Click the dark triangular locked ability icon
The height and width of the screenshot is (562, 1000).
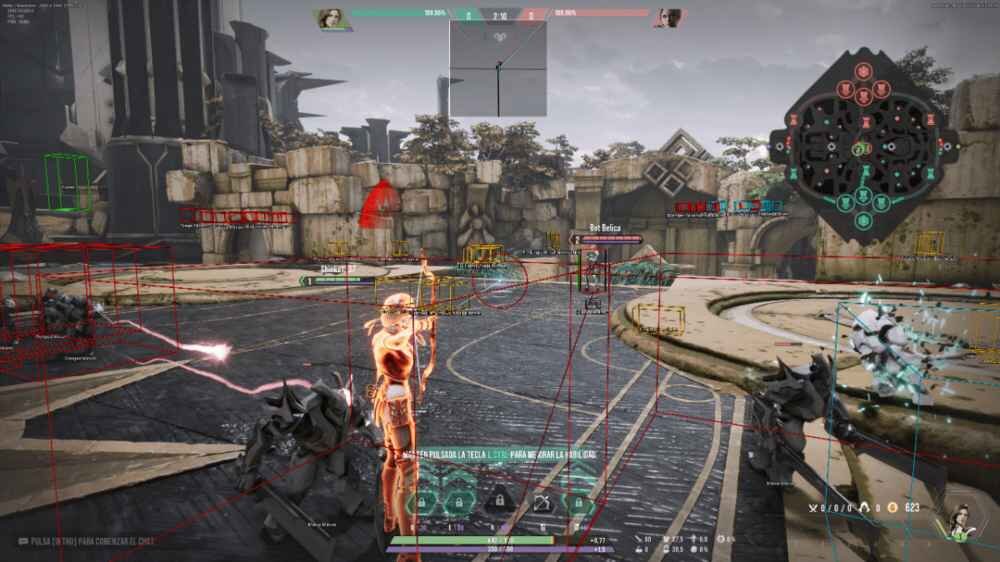[x=496, y=500]
